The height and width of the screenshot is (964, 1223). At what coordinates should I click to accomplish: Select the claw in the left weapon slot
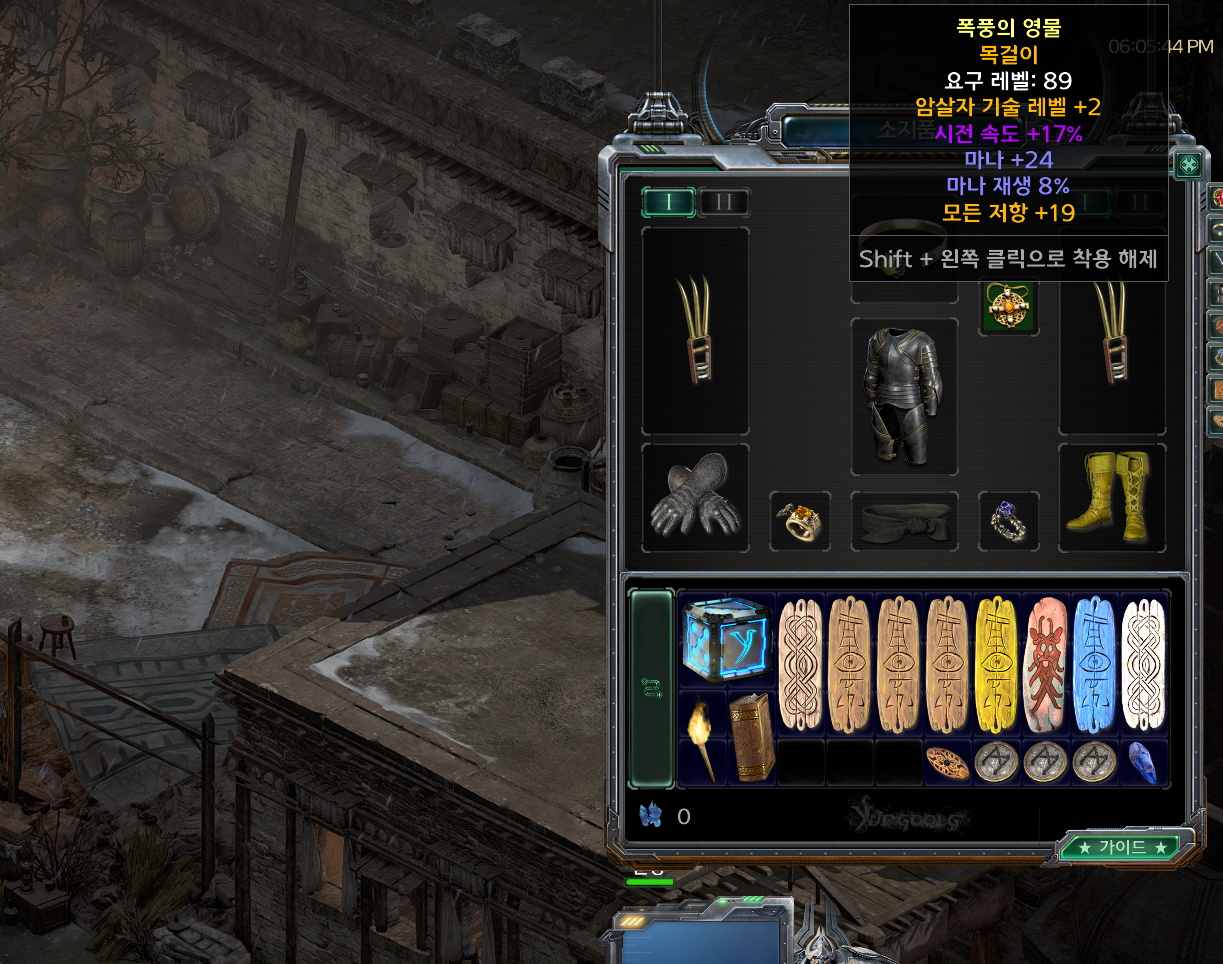[x=695, y=330]
